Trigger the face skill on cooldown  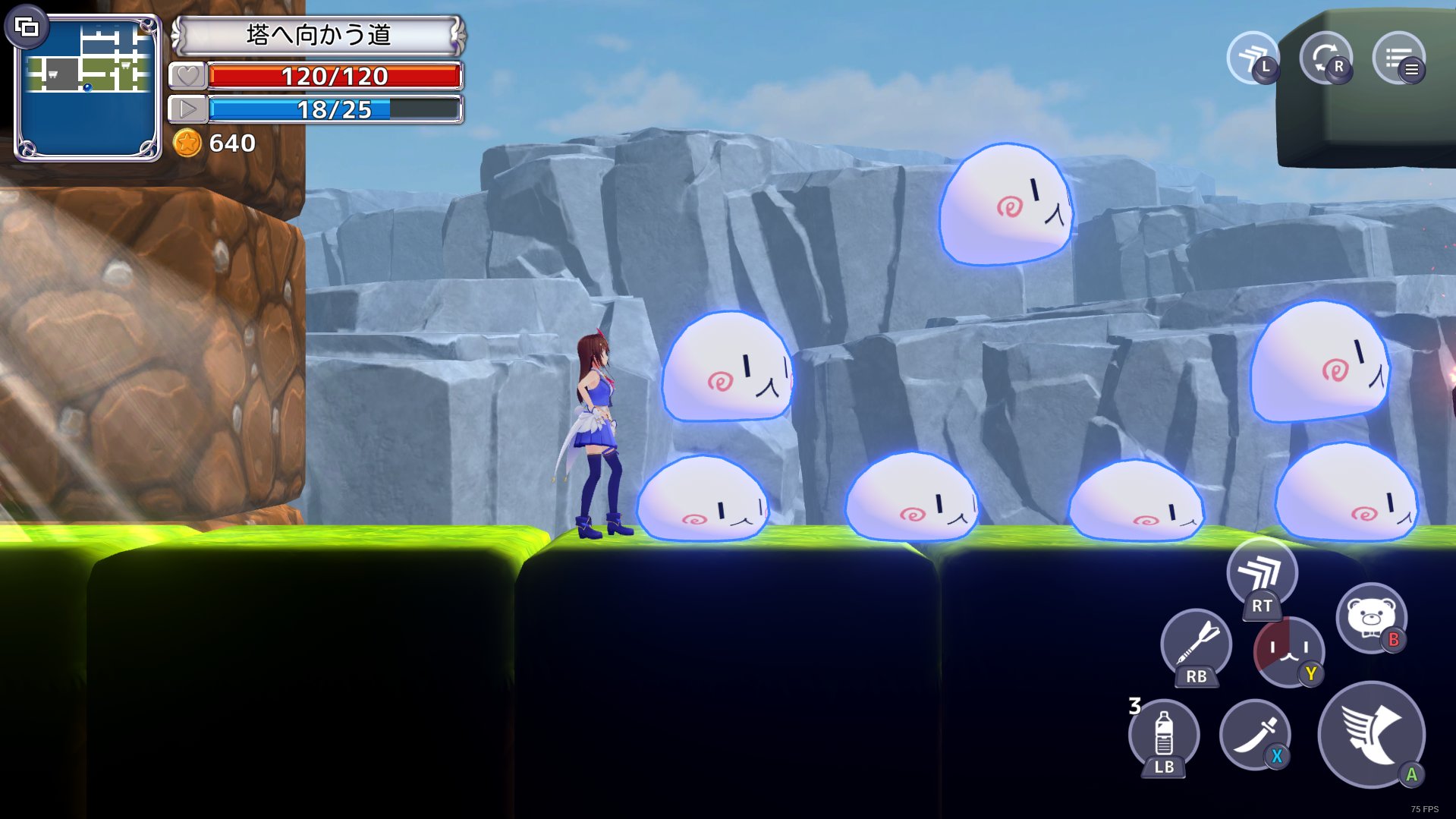click(1288, 650)
